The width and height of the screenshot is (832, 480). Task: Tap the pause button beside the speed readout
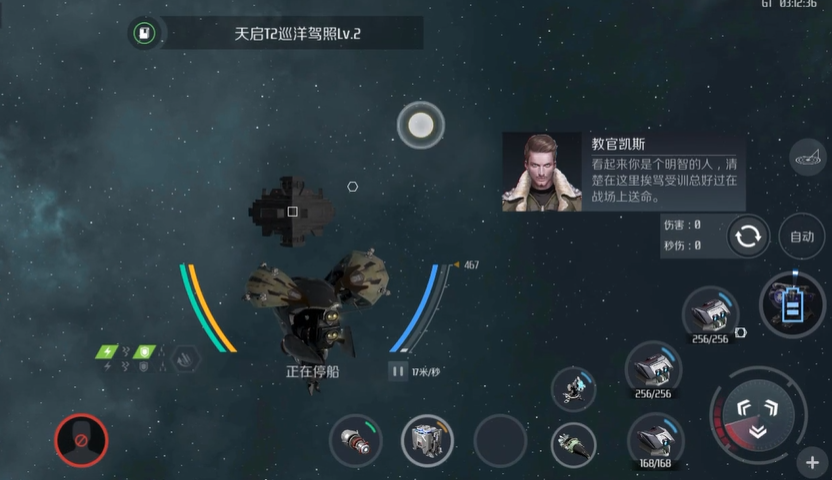pyautogui.click(x=398, y=371)
